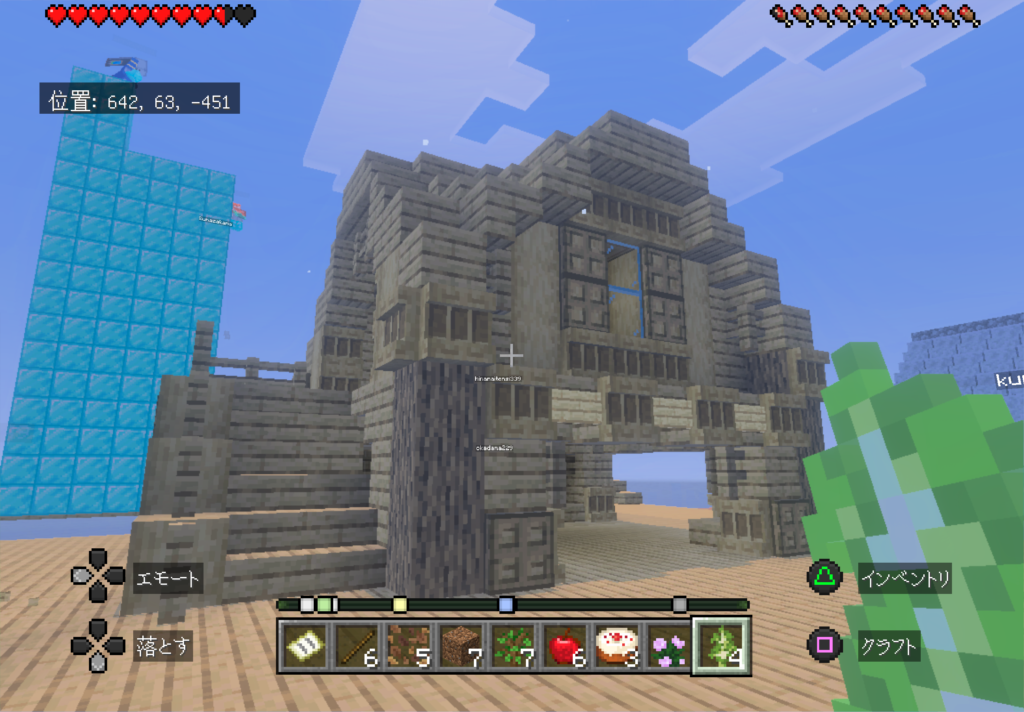
Task: Select the highlighted bamboo slot
Action: point(721,646)
